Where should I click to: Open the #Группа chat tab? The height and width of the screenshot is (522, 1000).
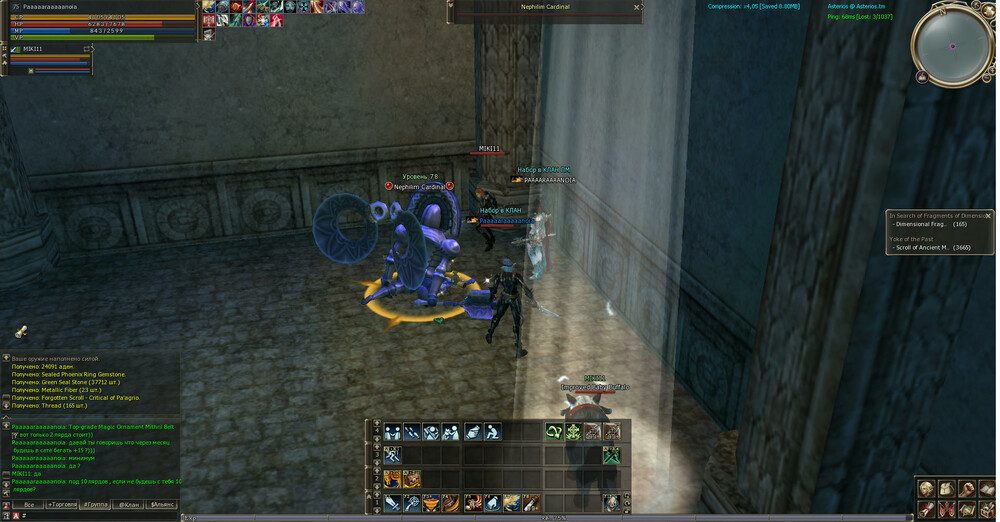point(96,505)
